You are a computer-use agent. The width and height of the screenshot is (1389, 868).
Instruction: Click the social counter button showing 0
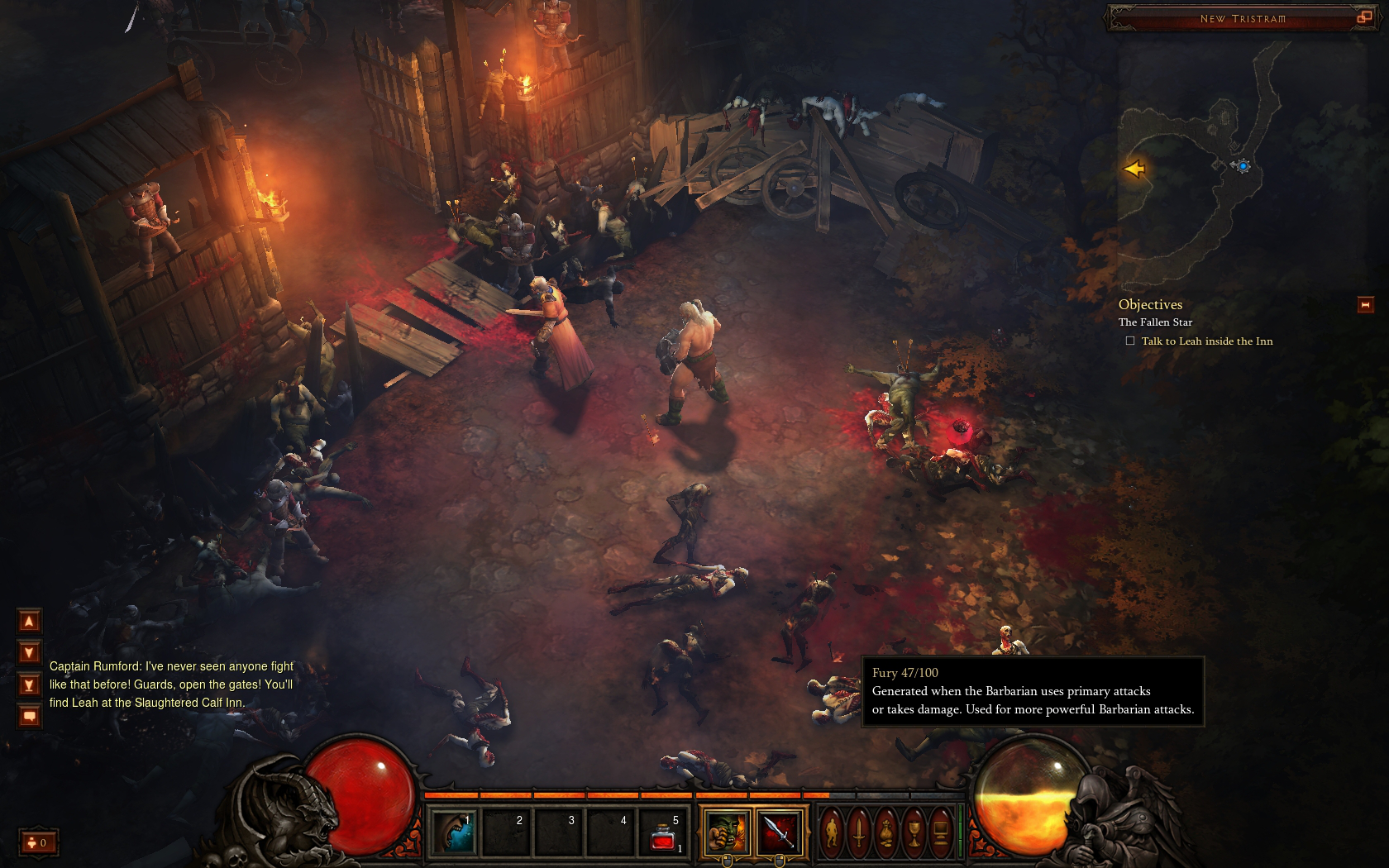pos(38,842)
